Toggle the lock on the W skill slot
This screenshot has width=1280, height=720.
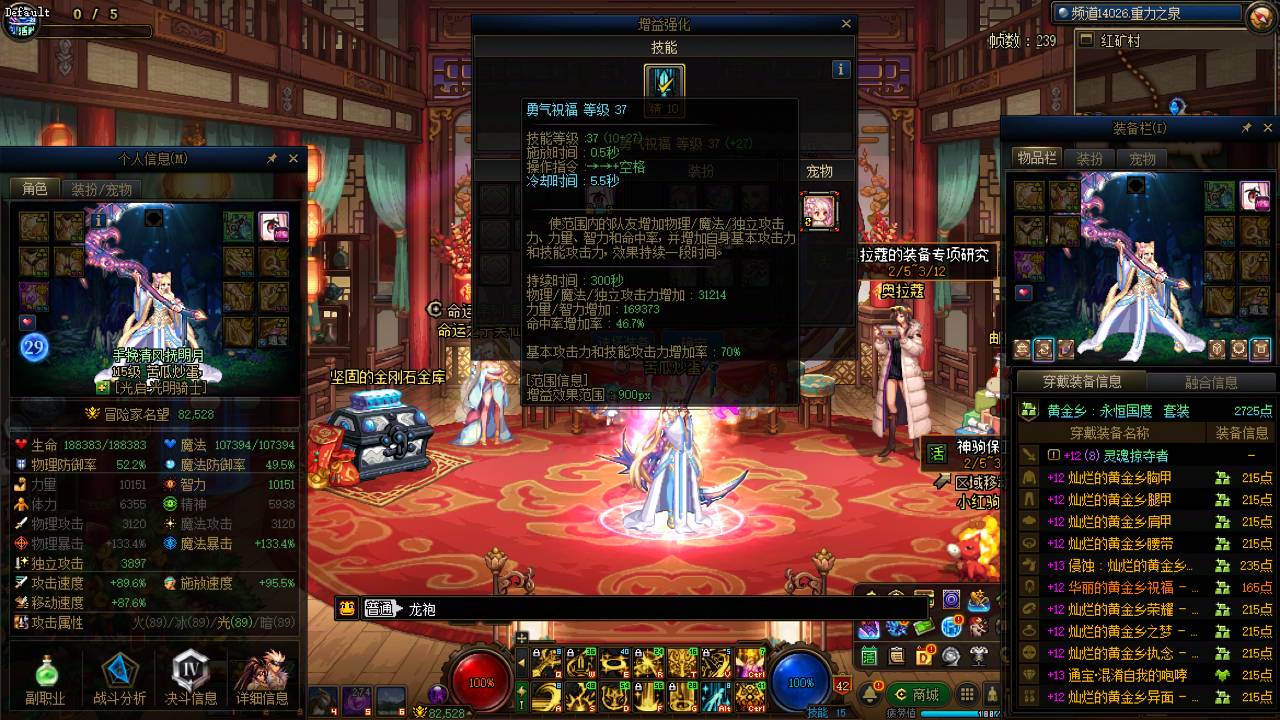pos(570,651)
